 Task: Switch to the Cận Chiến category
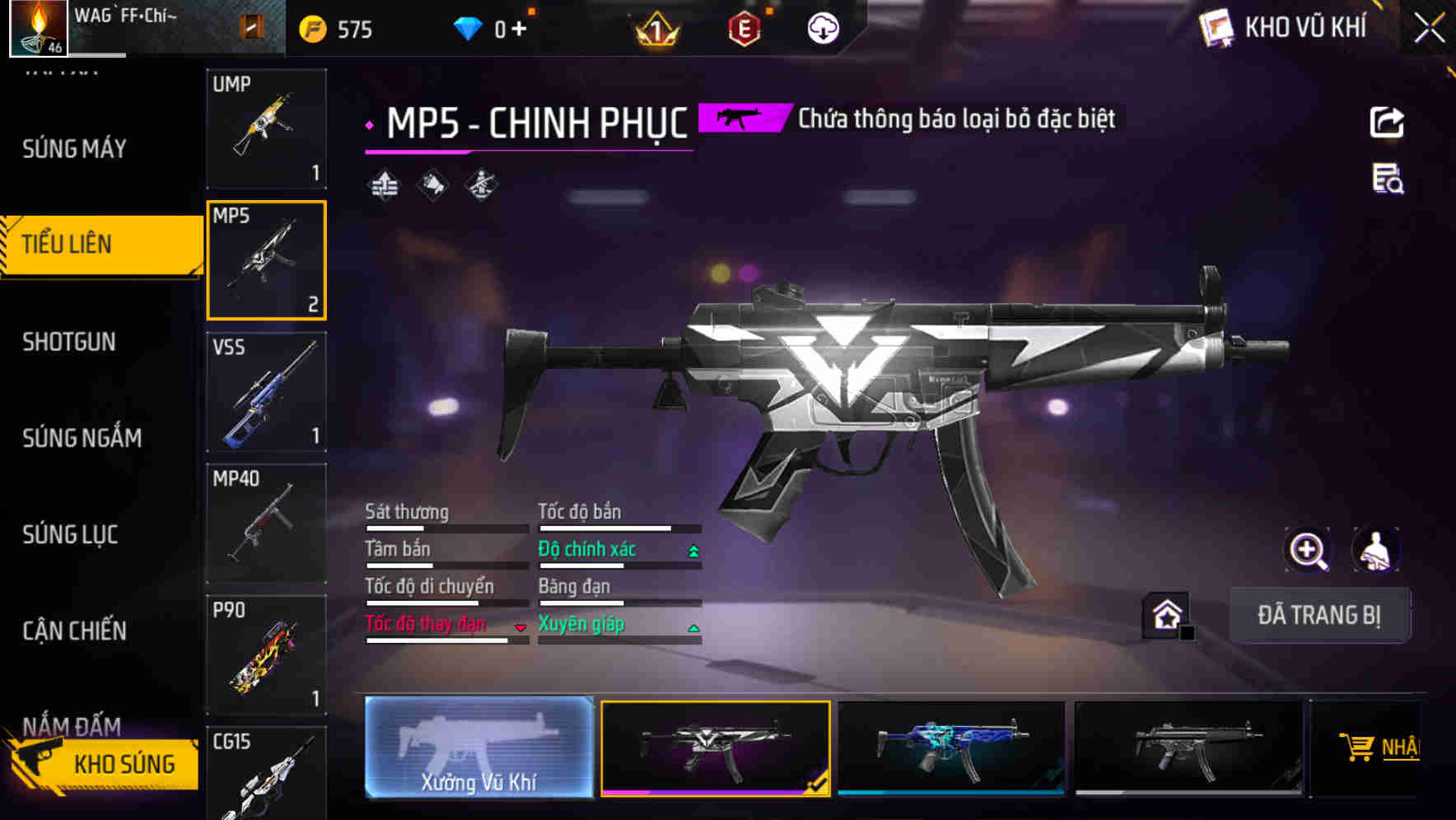click(75, 631)
